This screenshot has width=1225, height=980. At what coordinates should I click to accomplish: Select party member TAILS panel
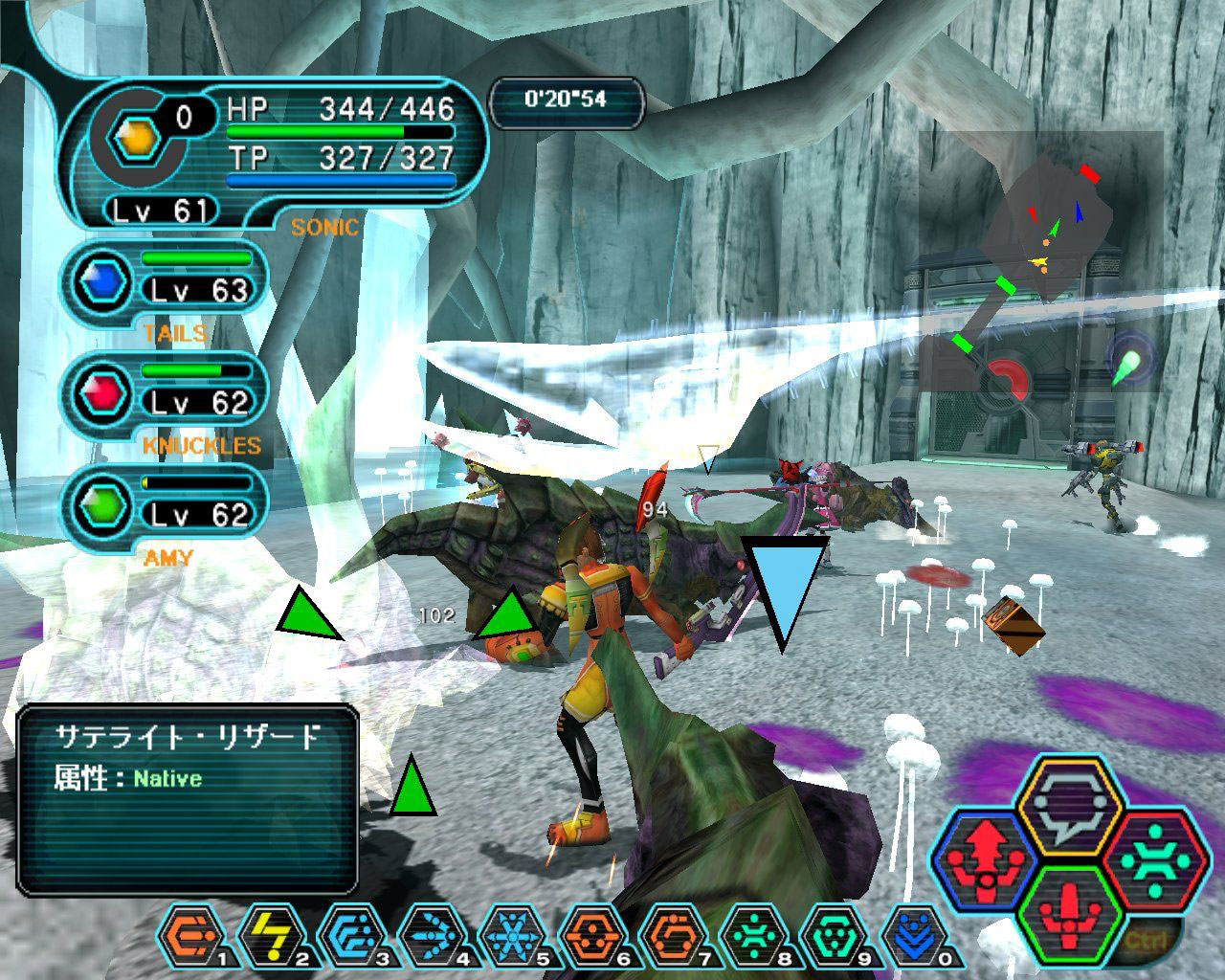coord(165,284)
